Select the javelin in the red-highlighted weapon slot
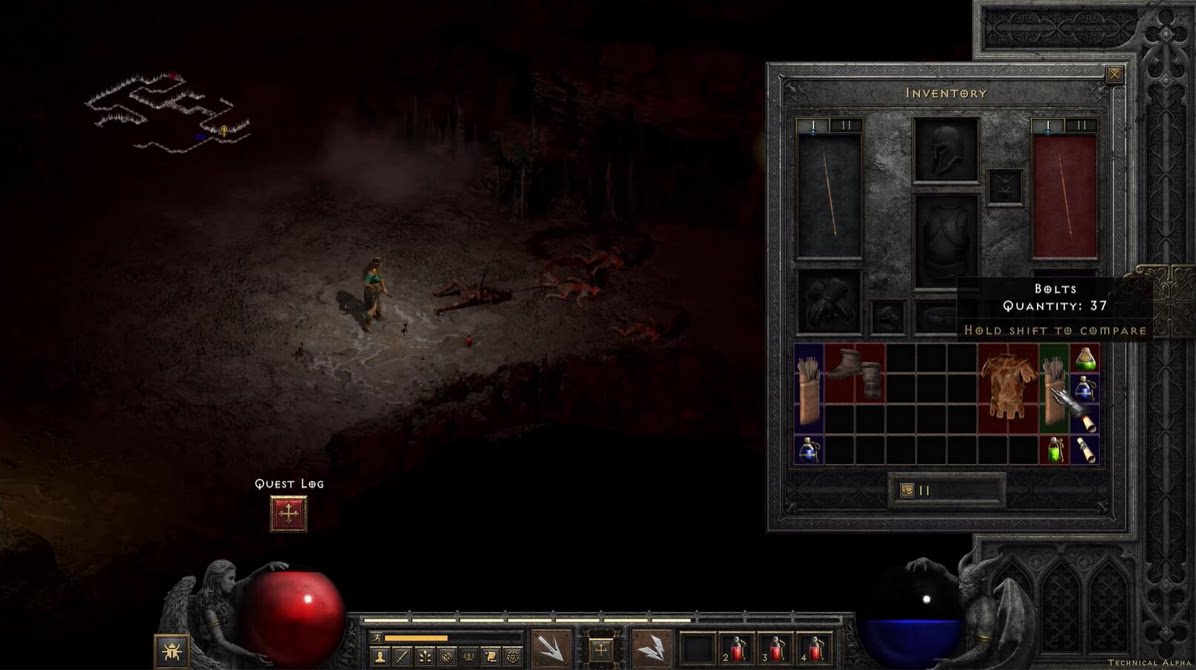The image size is (1196, 670). point(1064,196)
